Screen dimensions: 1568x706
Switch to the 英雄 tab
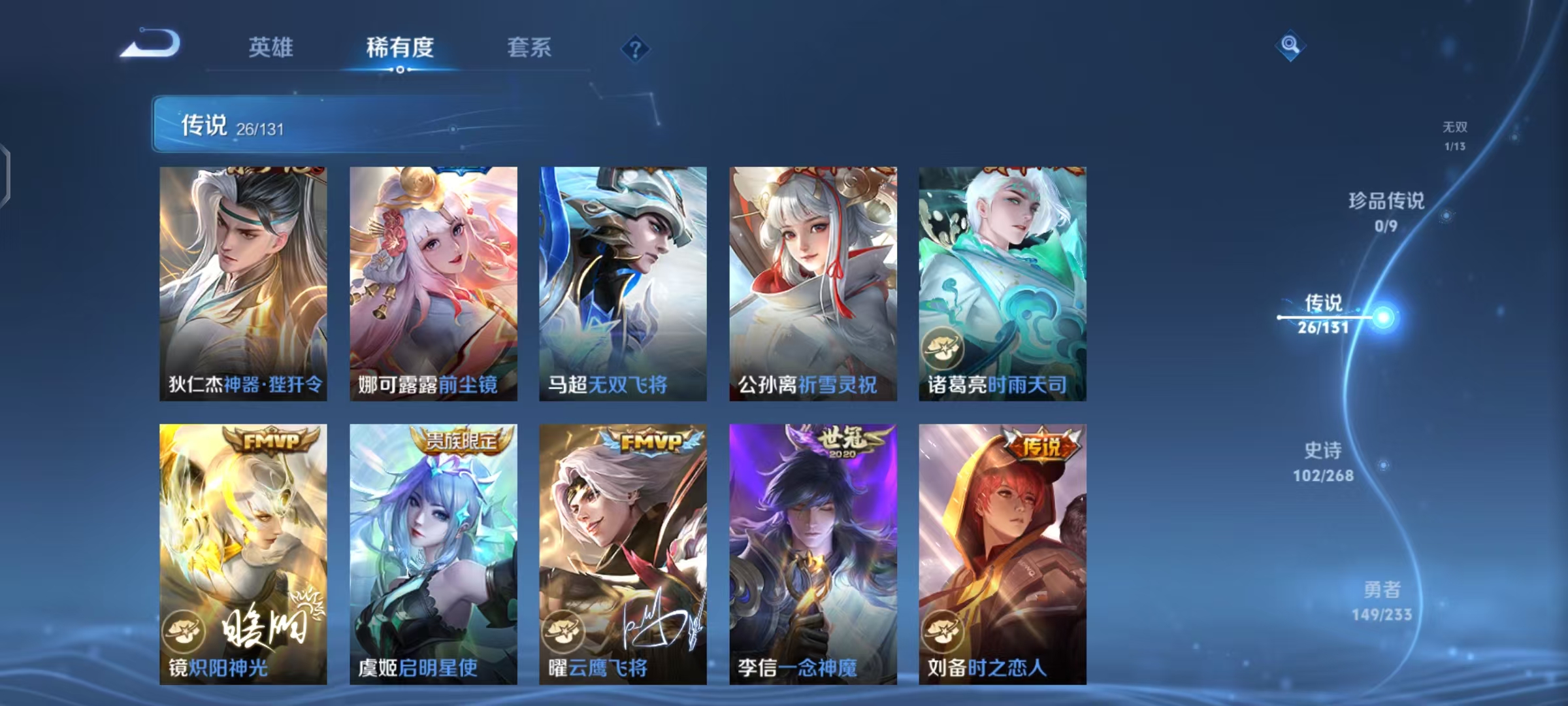click(271, 47)
